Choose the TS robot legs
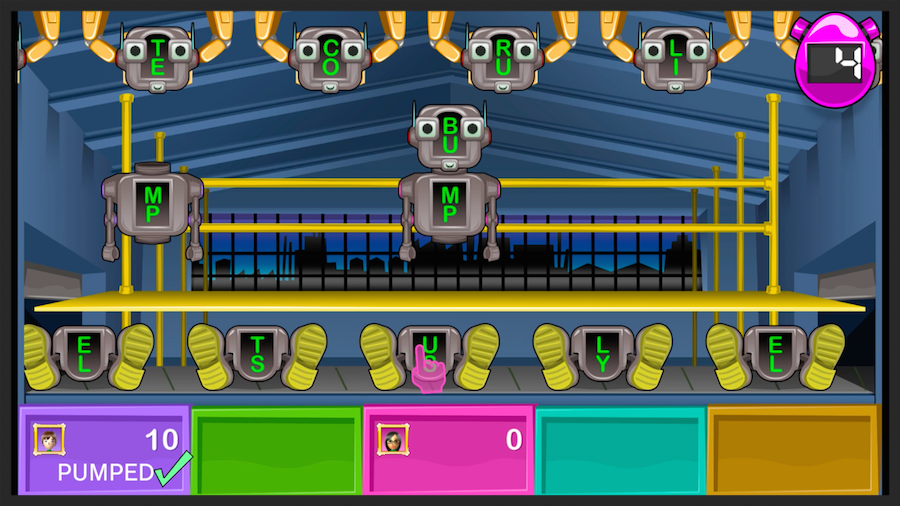 (x=257, y=355)
